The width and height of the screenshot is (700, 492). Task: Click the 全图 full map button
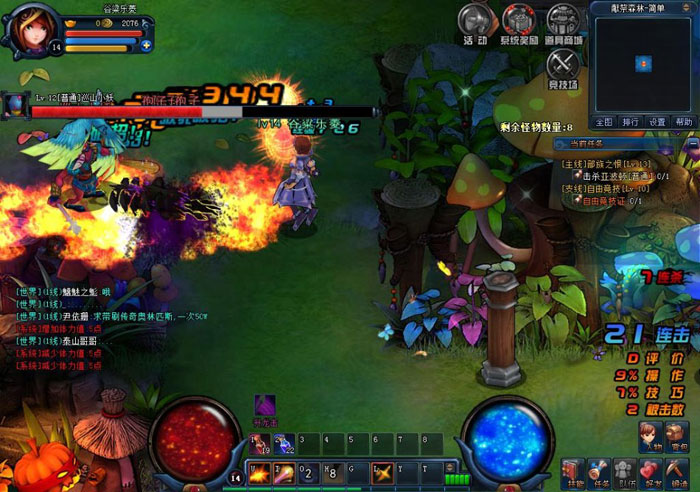603,122
